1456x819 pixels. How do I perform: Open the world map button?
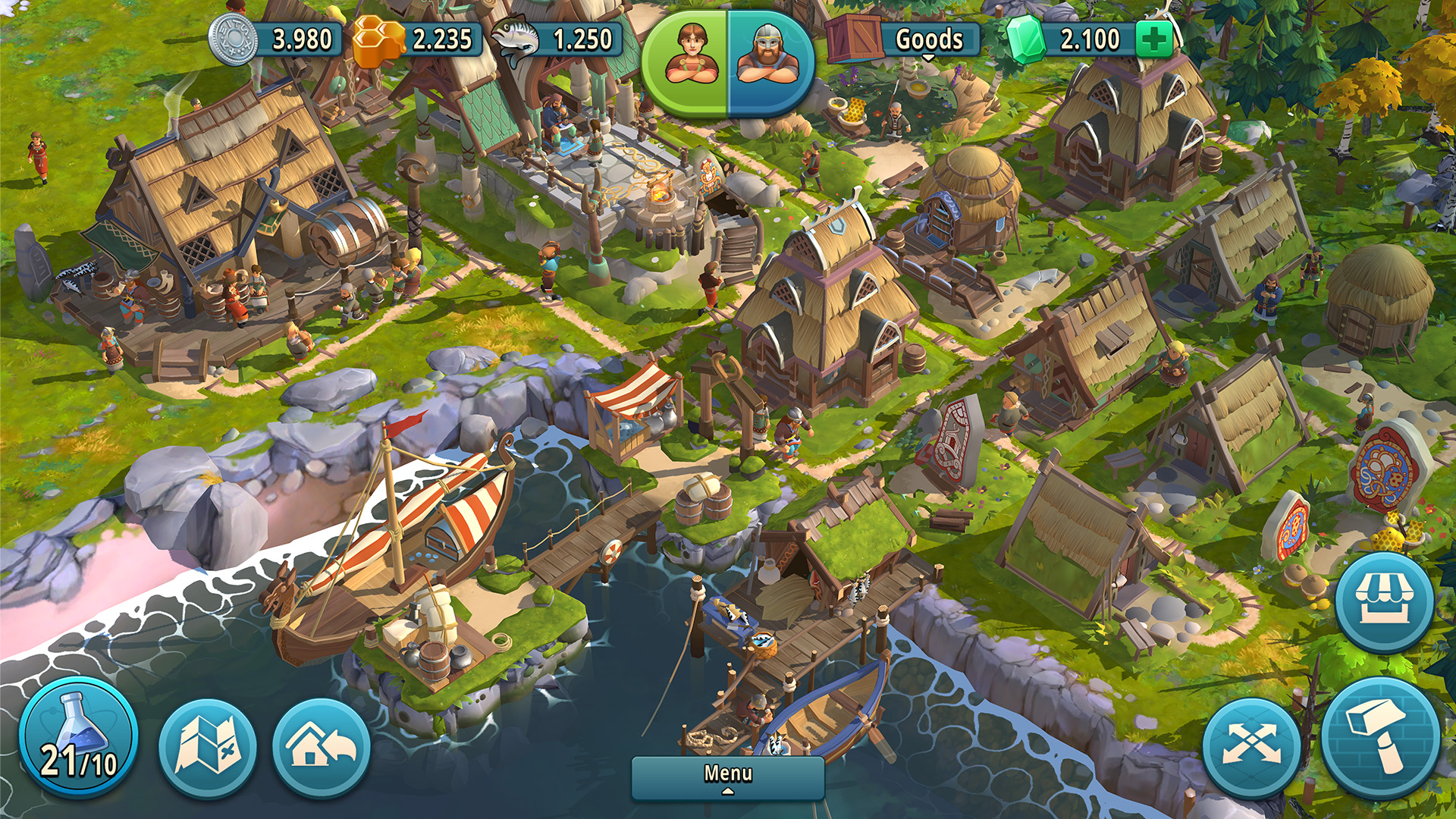(208, 747)
